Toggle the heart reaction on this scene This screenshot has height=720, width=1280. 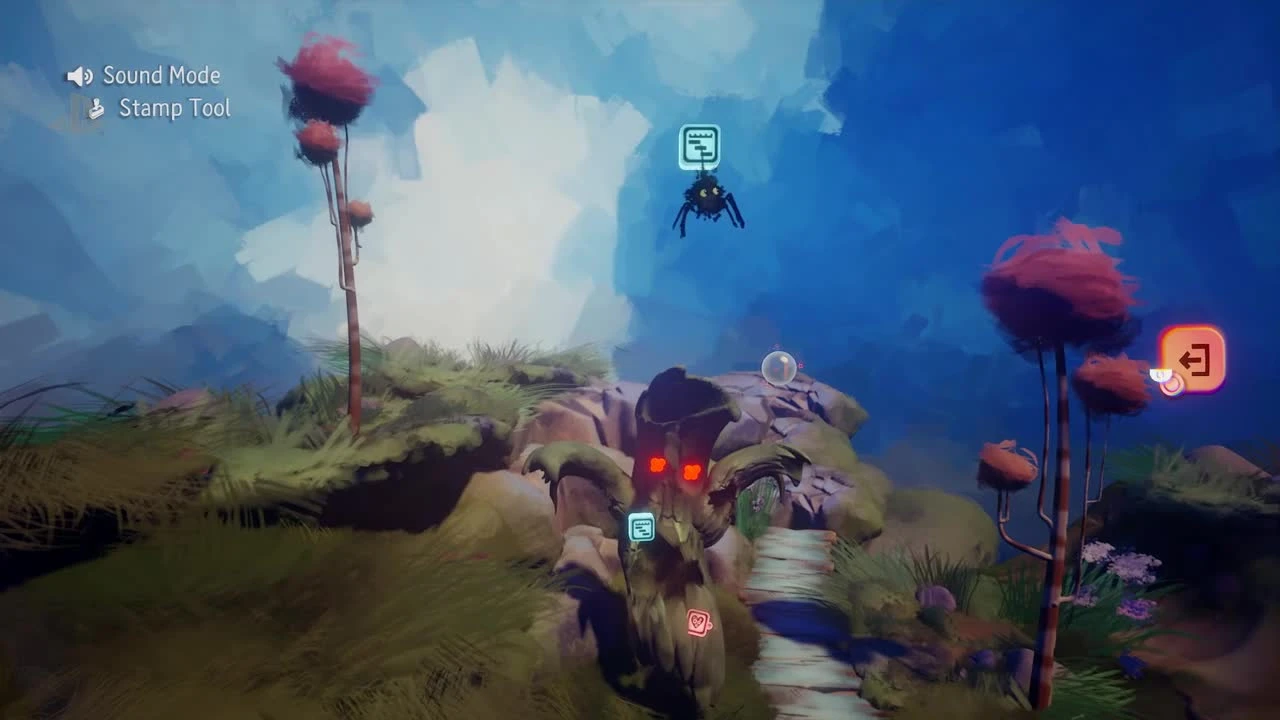pos(699,621)
